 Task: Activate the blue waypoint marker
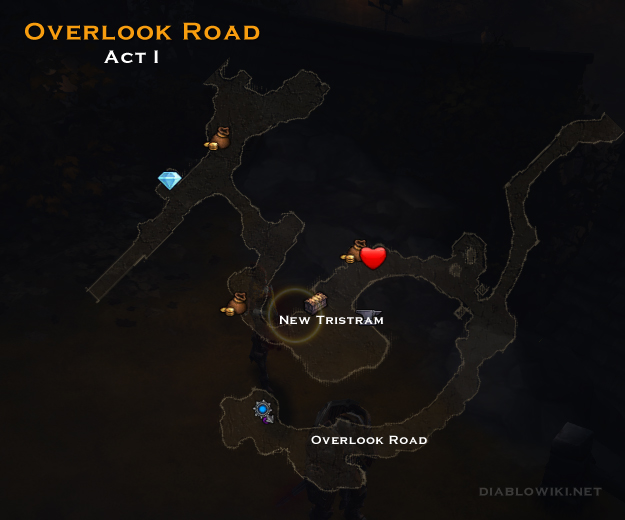coord(262,408)
